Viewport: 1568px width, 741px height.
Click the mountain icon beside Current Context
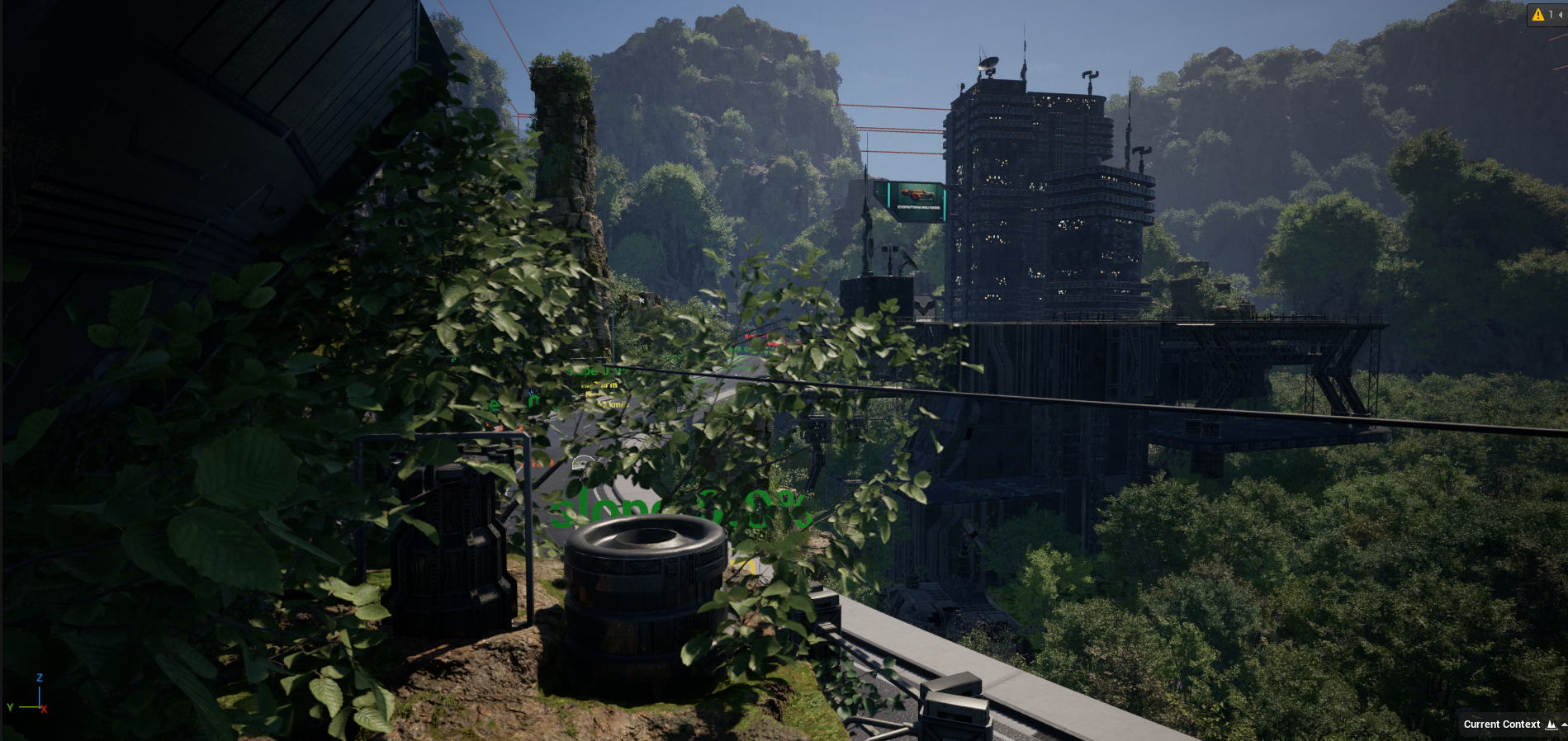[x=1551, y=724]
